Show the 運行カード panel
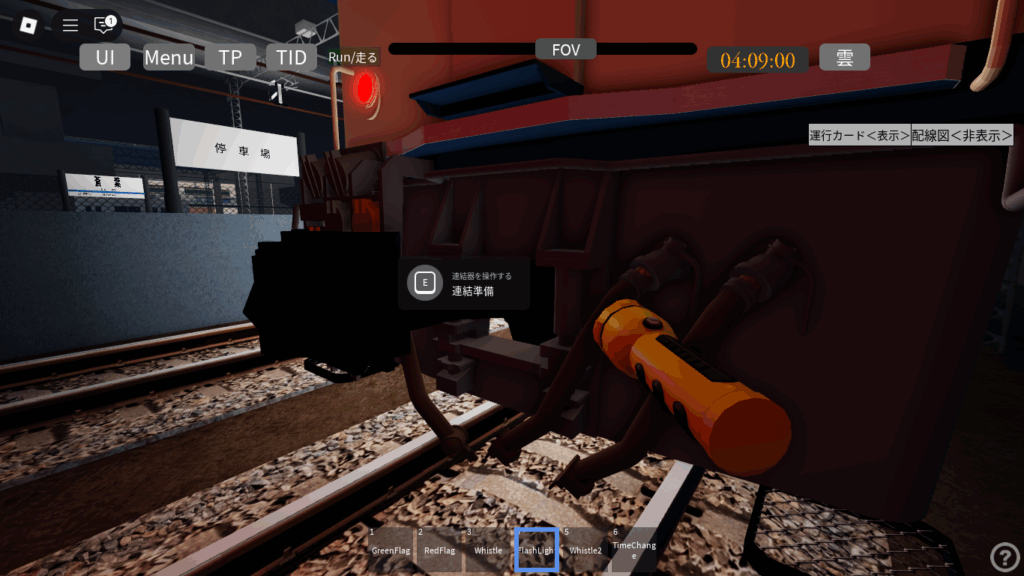The height and width of the screenshot is (576, 1024). (x=859, y=136)
